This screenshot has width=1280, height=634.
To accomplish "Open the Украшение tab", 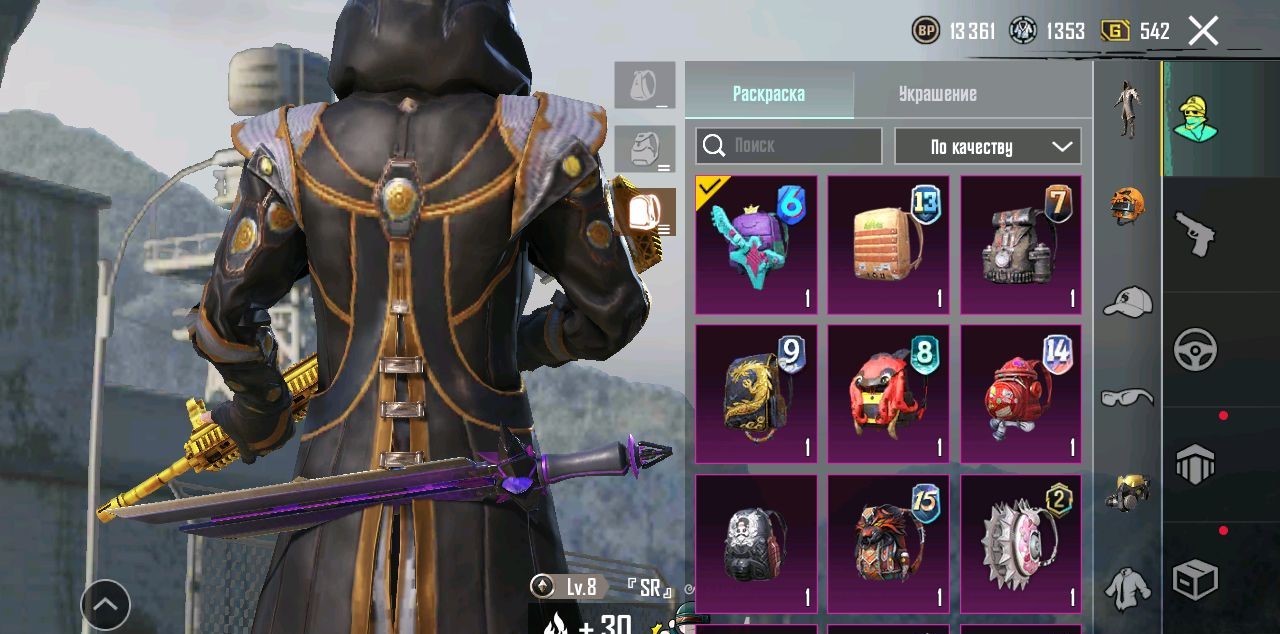I will click(x=937, y=94).
